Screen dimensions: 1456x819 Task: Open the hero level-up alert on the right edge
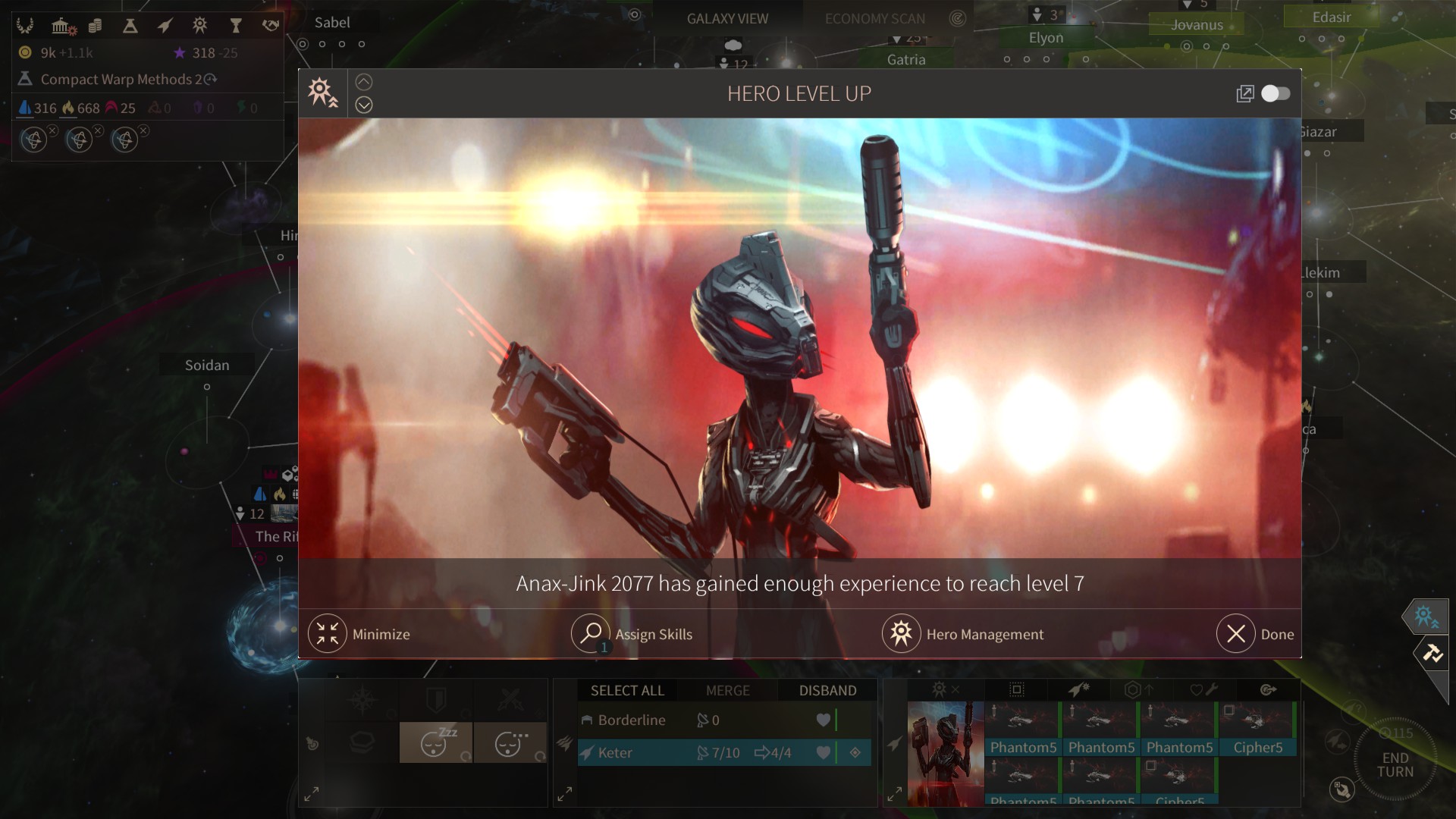tap(1426, 617)
